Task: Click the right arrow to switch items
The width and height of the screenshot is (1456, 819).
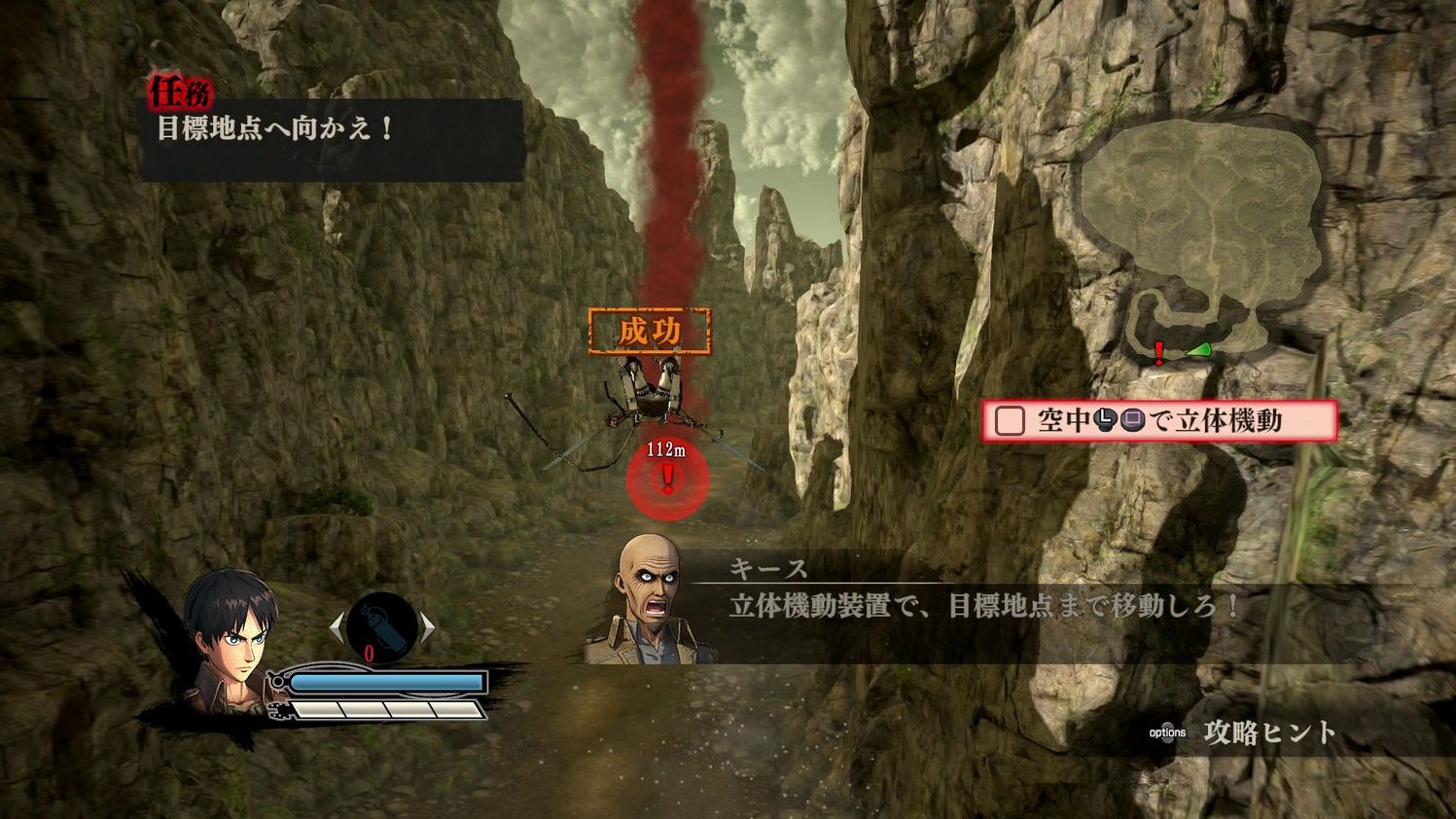Action: (428, 626)
